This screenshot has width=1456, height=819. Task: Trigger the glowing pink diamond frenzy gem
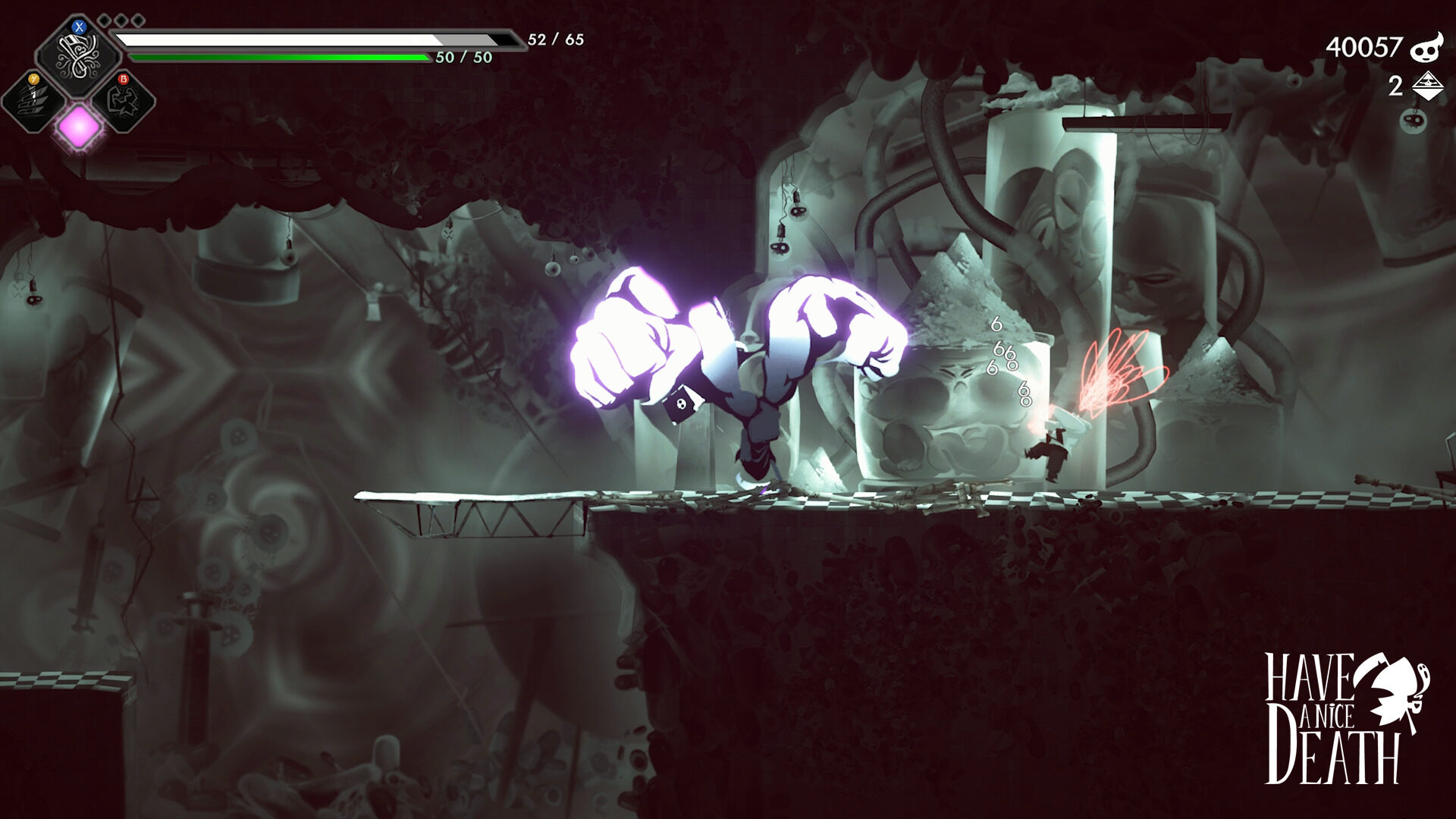(x=79, y=126)
